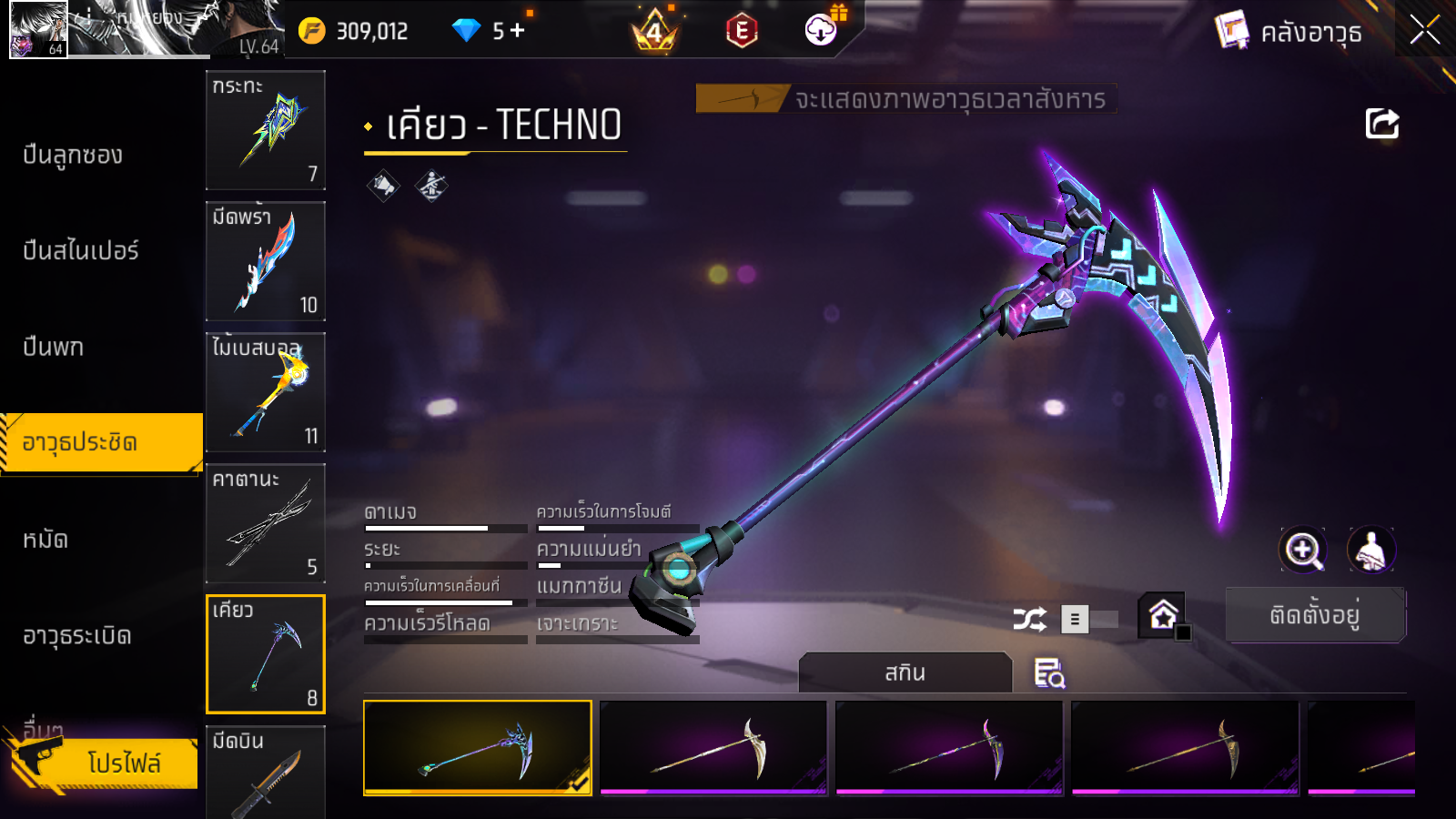
Task: Select the white-bladed scythe skin thumbnail
Action: point(713,748)
